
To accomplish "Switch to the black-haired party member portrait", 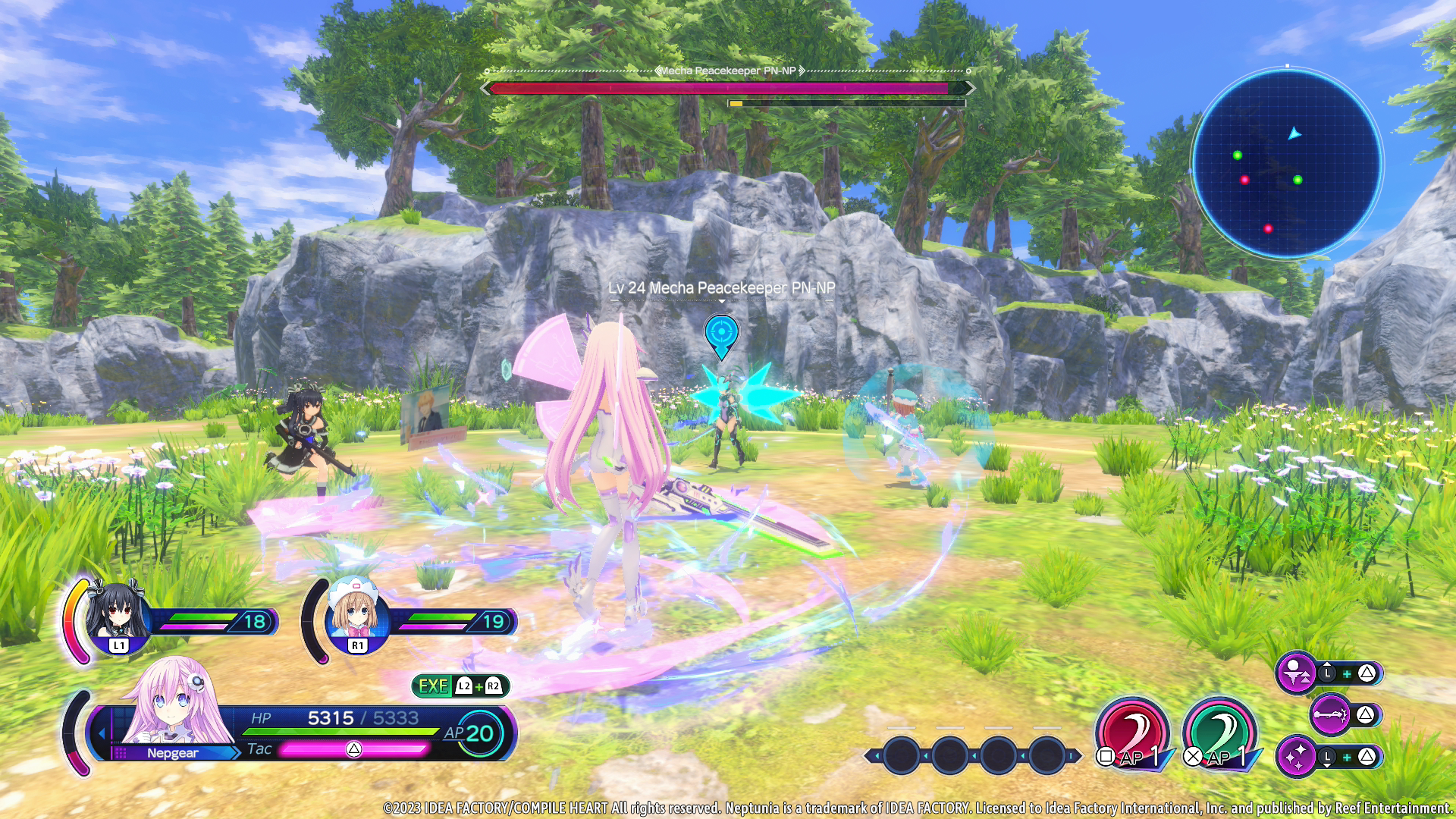I will pyautogui.click(x=116, y=616).
